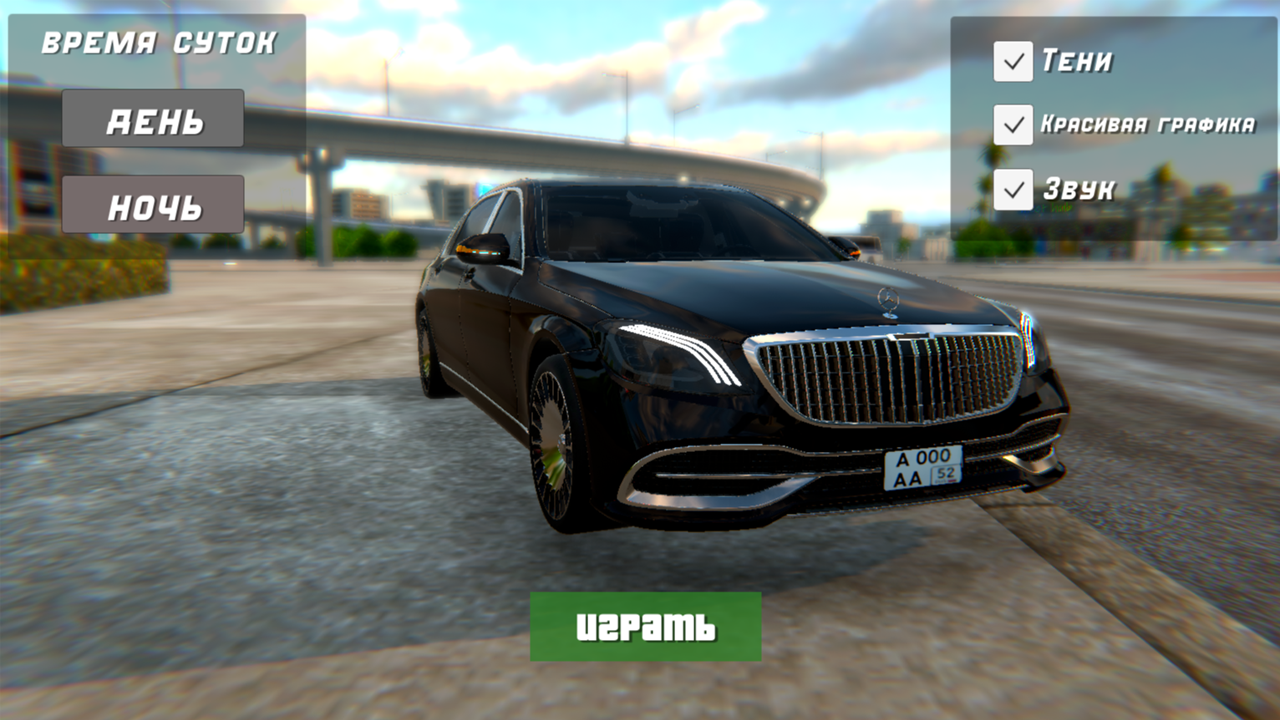Click the Mercedes star hood ornament
Screen dimensions: 1280x720
[x=888, y=298]
